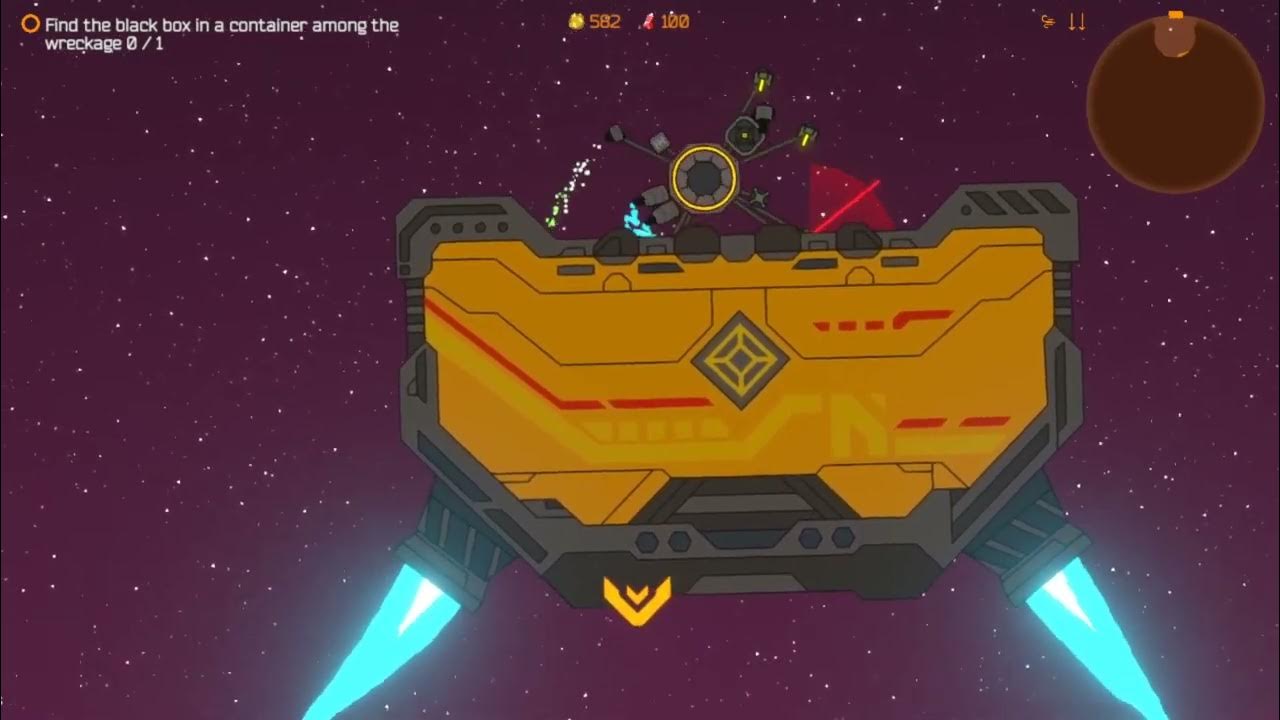The height and width of the screenshot is (720, 1280).
Task: Select the wind status icon
Action: [x=1048, y=21]
